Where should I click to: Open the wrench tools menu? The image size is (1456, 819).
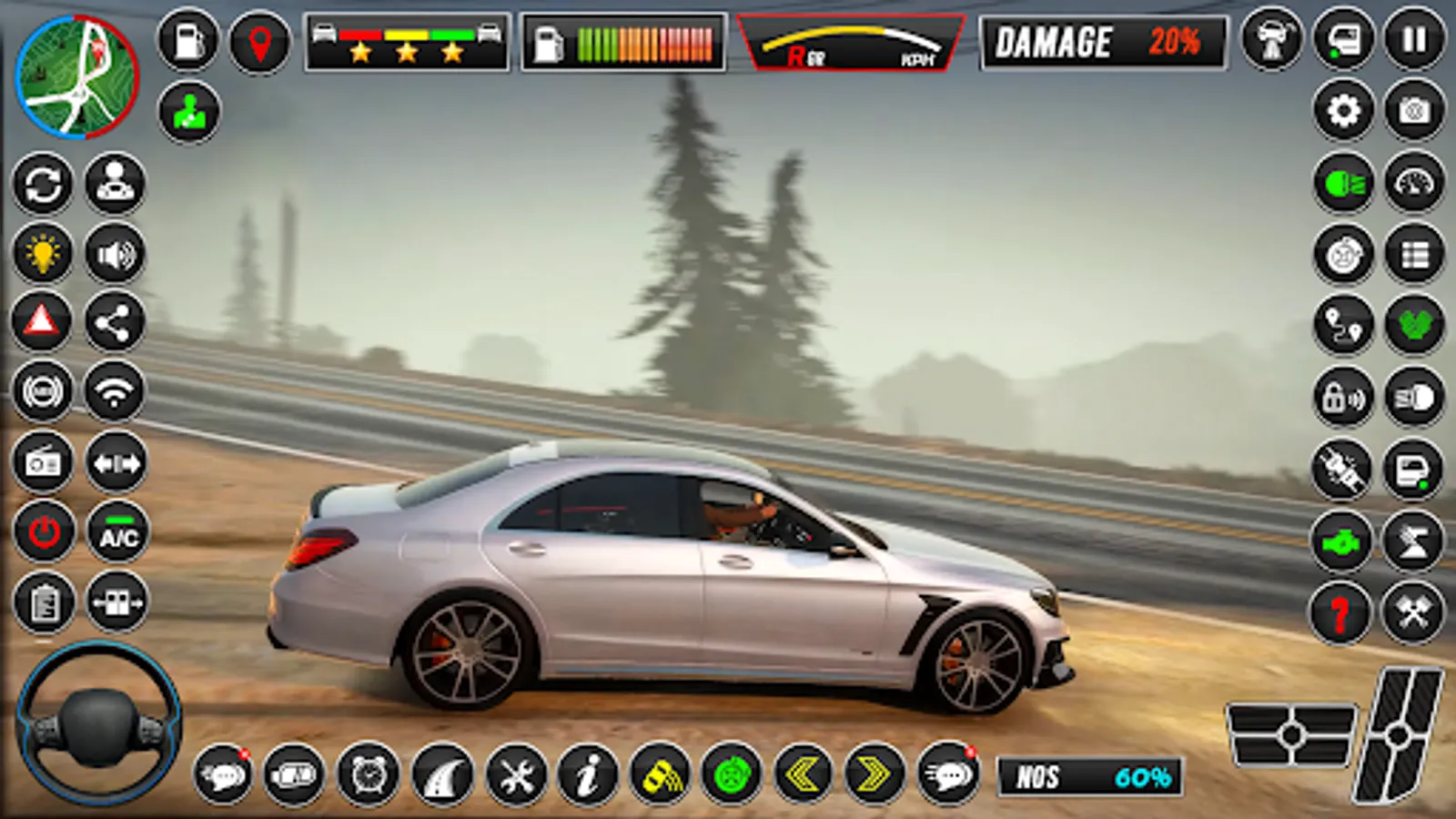point(514,778)
